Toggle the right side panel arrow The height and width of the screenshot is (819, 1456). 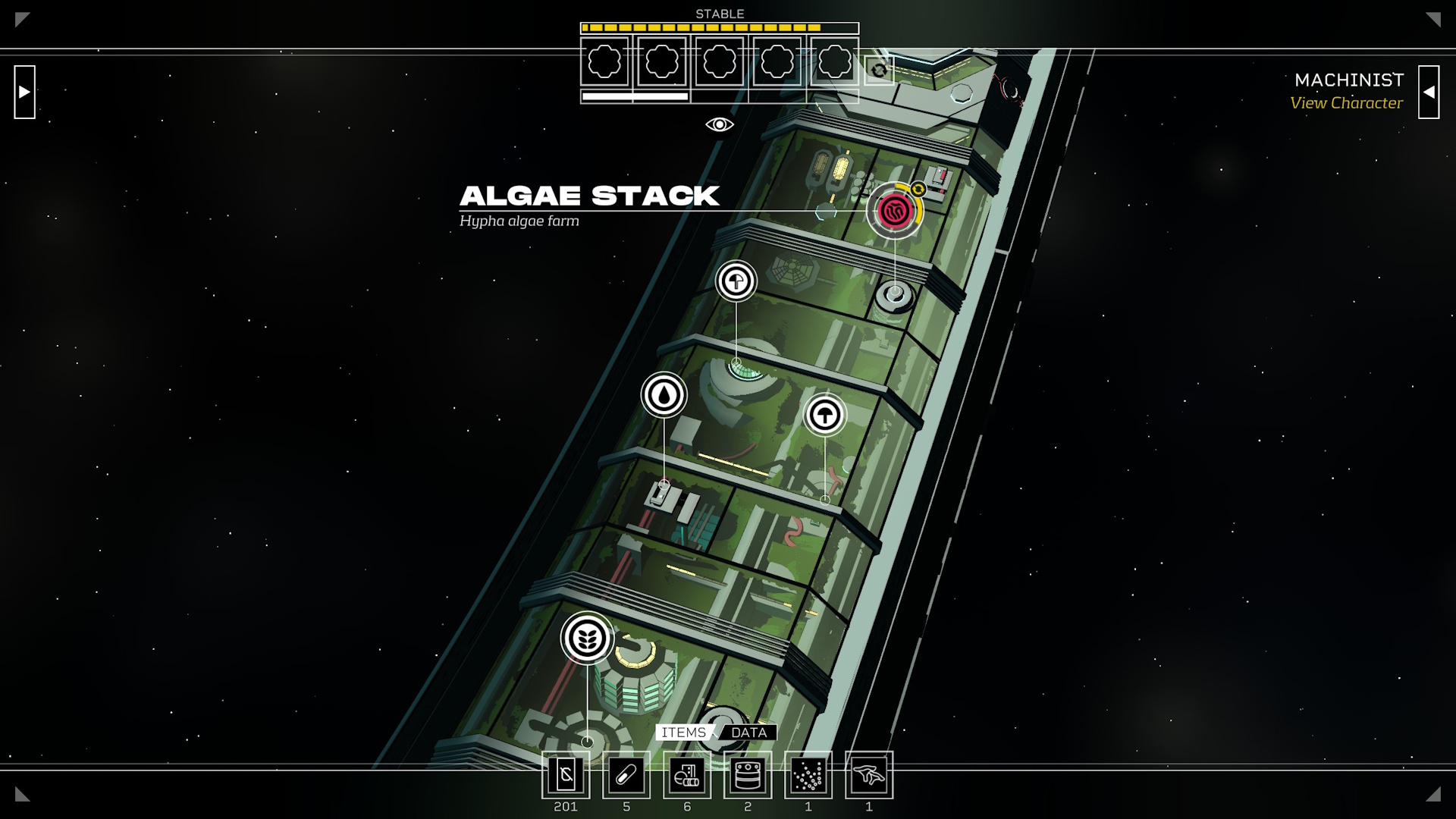(1429, 92)
